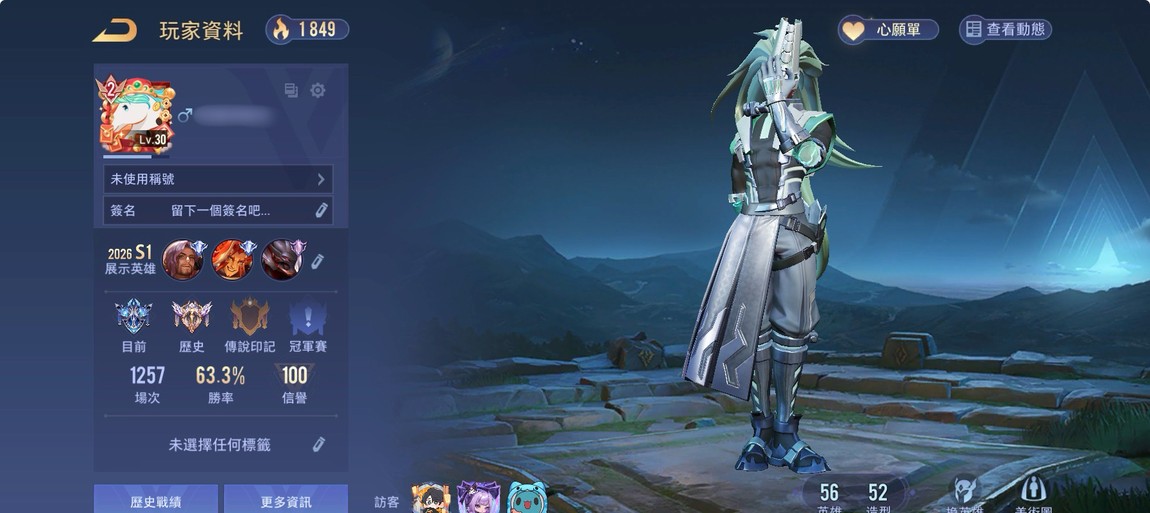This screenshot has height=513, width=1150.
Task: Open the 未使用稱號 title selector
Action: click(218, 180)
